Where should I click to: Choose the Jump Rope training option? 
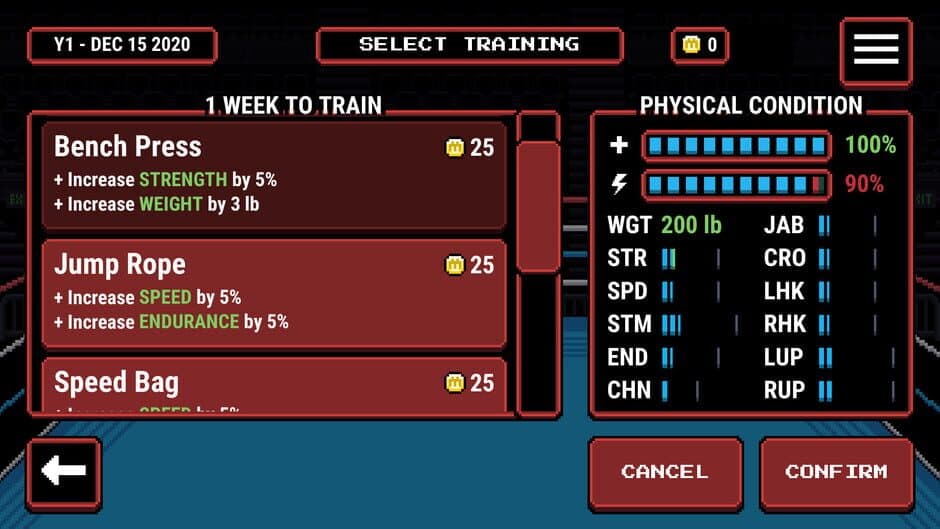click(x=273, y=293)
